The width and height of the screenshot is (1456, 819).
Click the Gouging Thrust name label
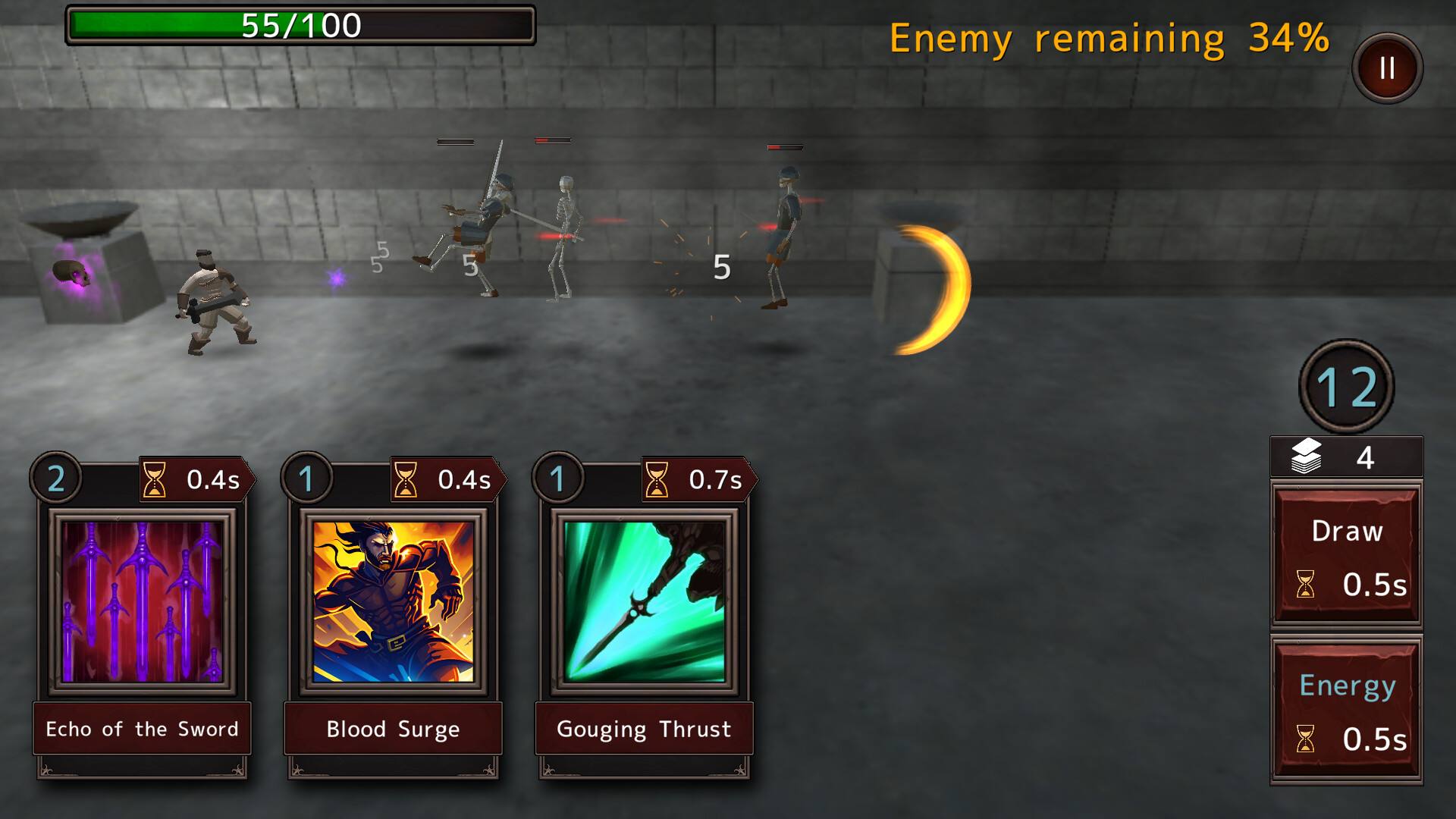(x=643, y=729)
